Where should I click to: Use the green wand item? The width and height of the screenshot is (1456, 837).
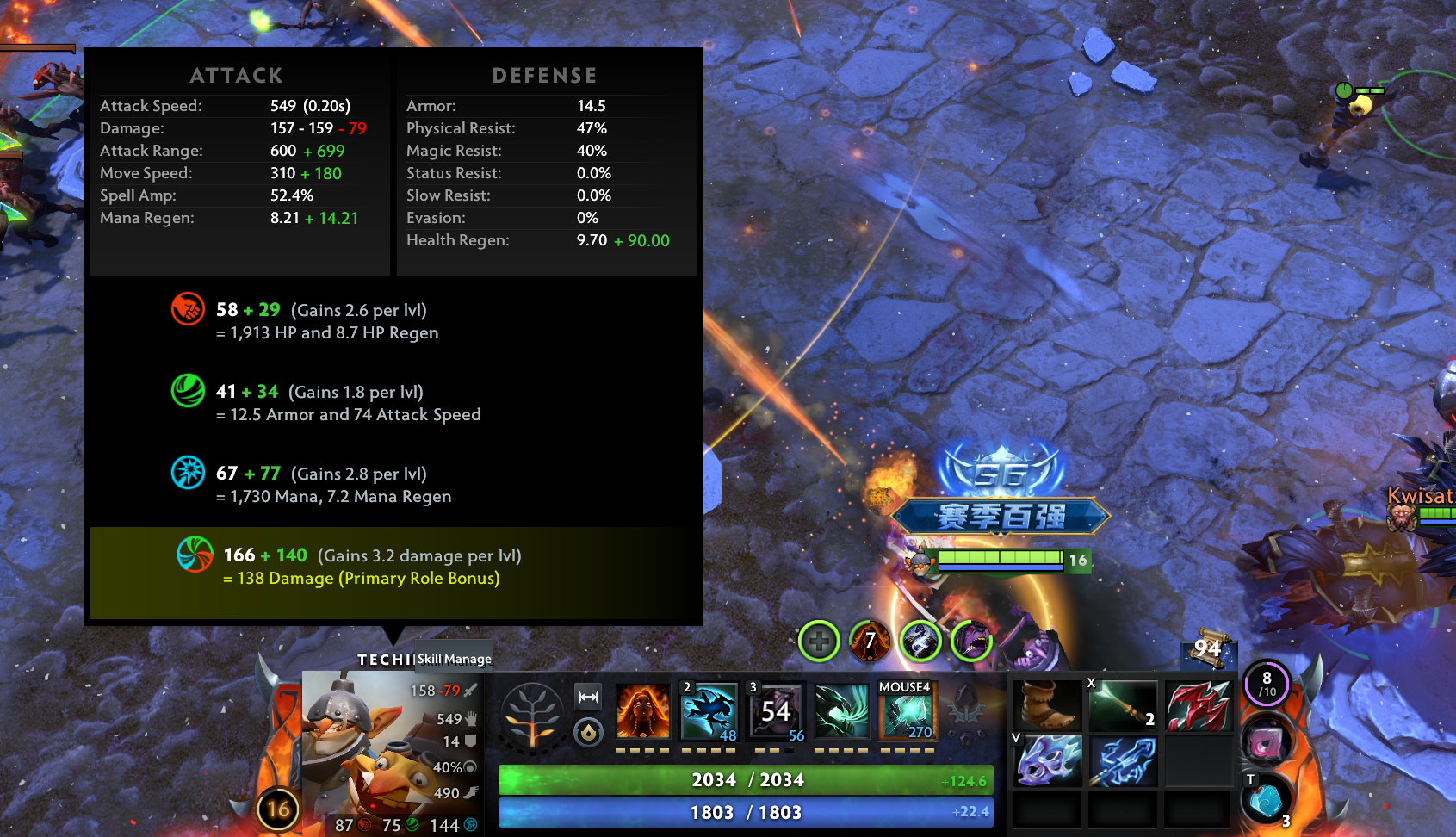pyautogui.click(x=1123, y=704)
